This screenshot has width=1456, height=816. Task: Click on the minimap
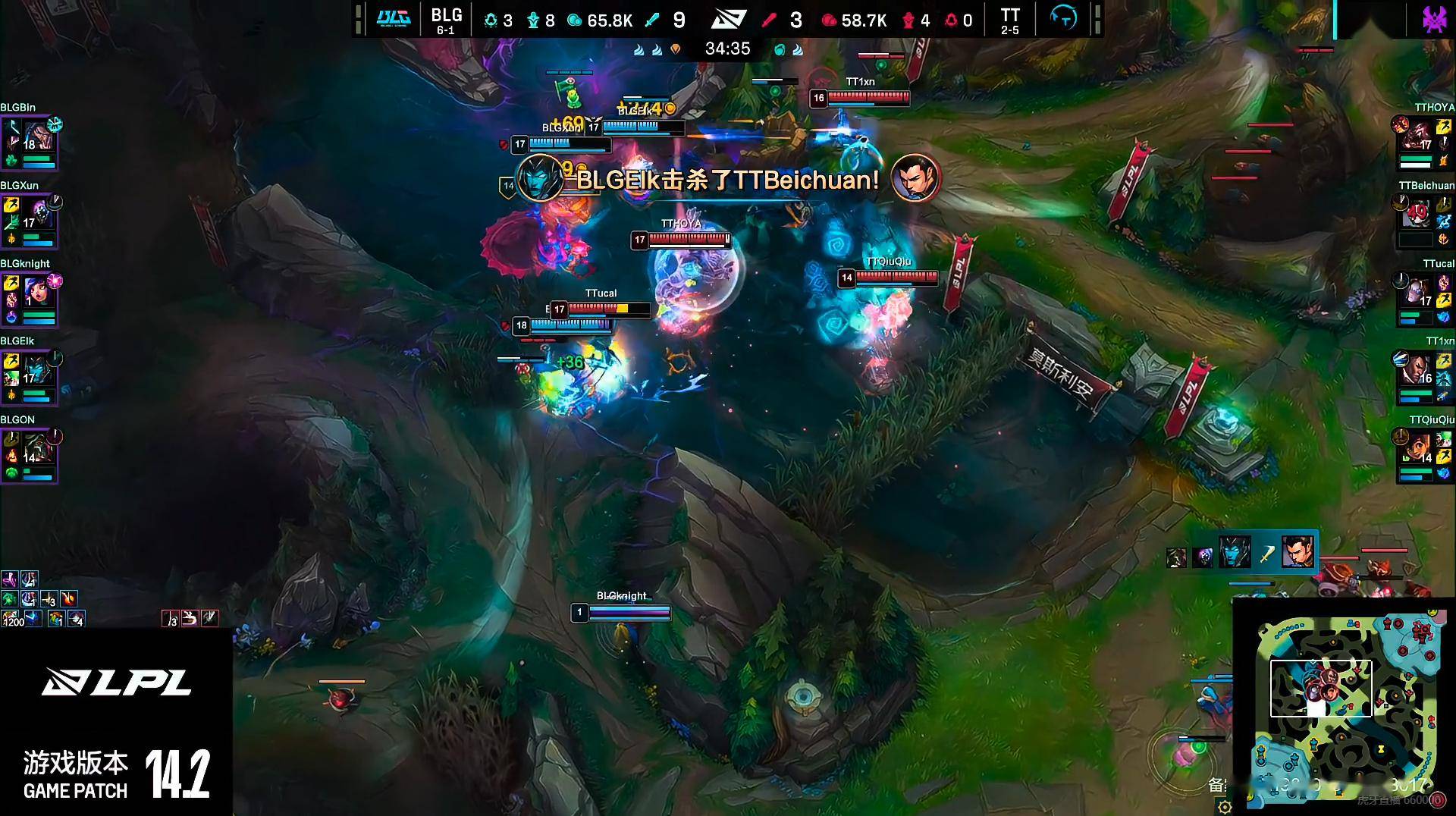click(x=1346, y=705)
